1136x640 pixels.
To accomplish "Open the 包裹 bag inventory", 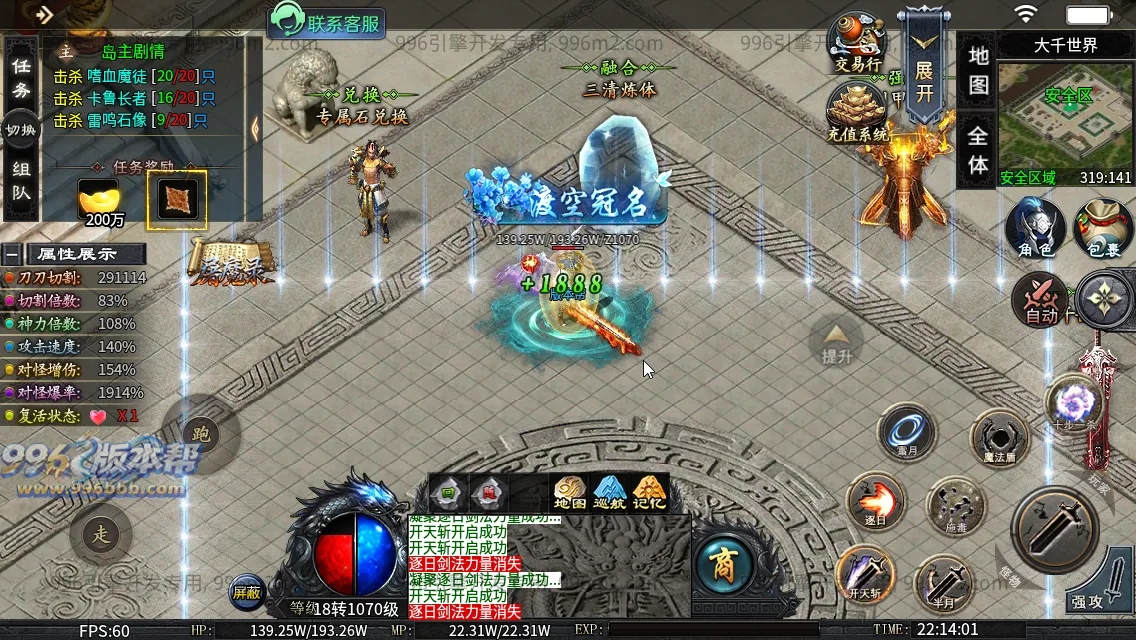I will 1103,228.
